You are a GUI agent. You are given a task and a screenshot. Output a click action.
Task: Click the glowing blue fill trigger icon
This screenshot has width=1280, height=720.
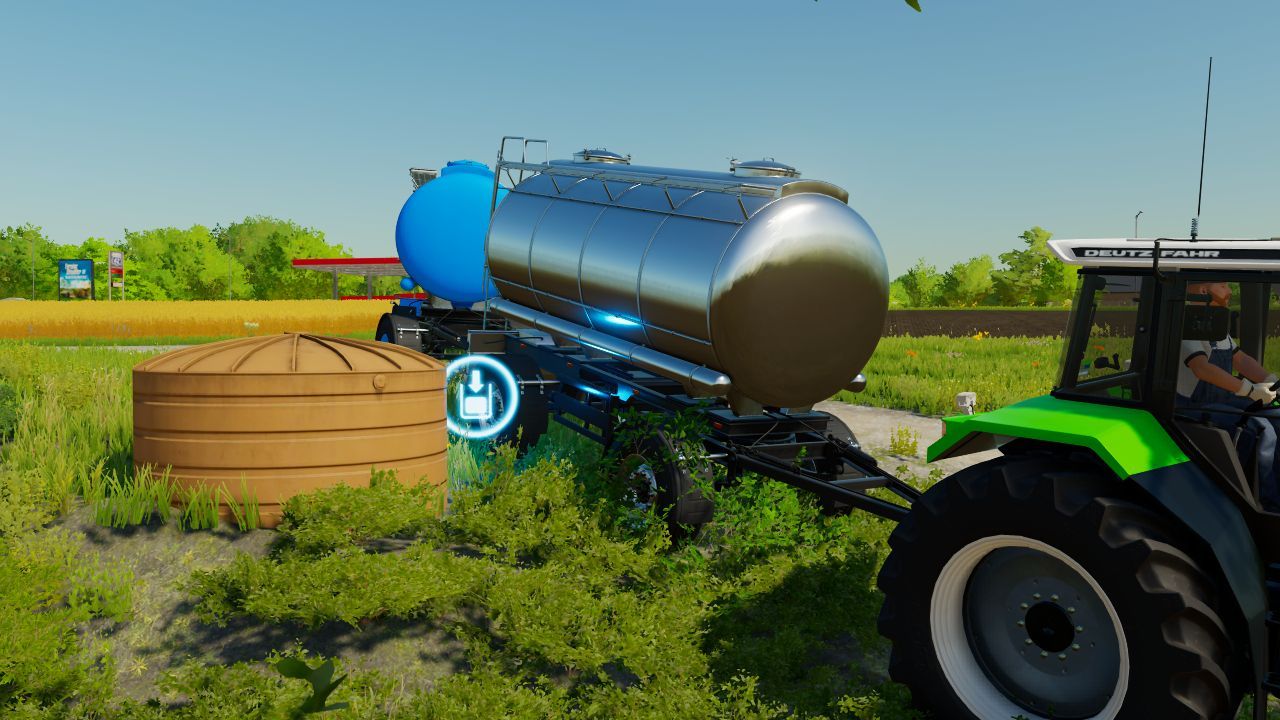point(476,394)
